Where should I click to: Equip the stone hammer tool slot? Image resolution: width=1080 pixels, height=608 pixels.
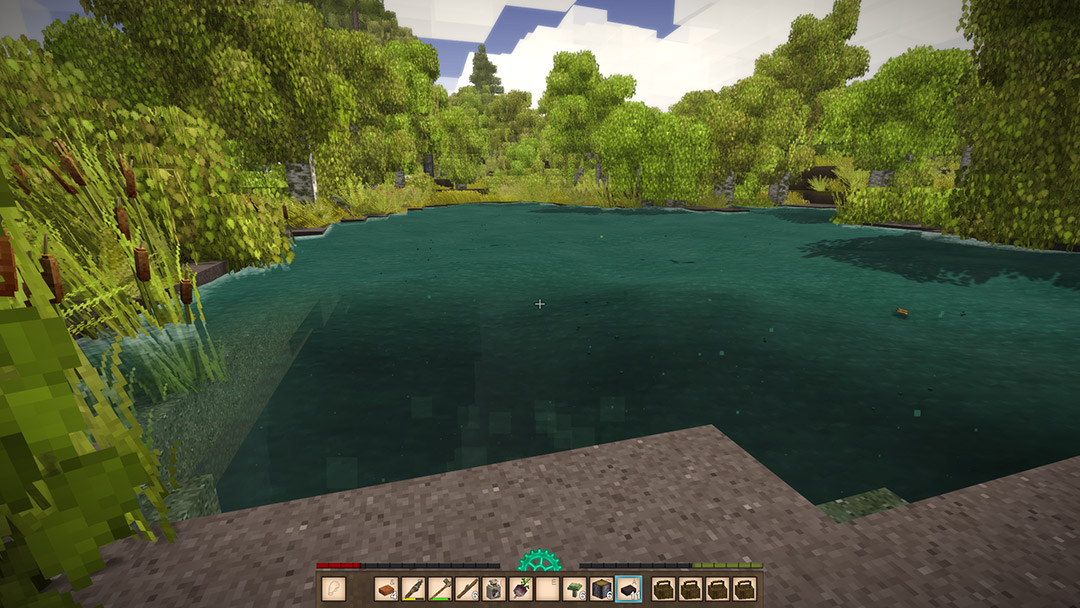[440, 590]
